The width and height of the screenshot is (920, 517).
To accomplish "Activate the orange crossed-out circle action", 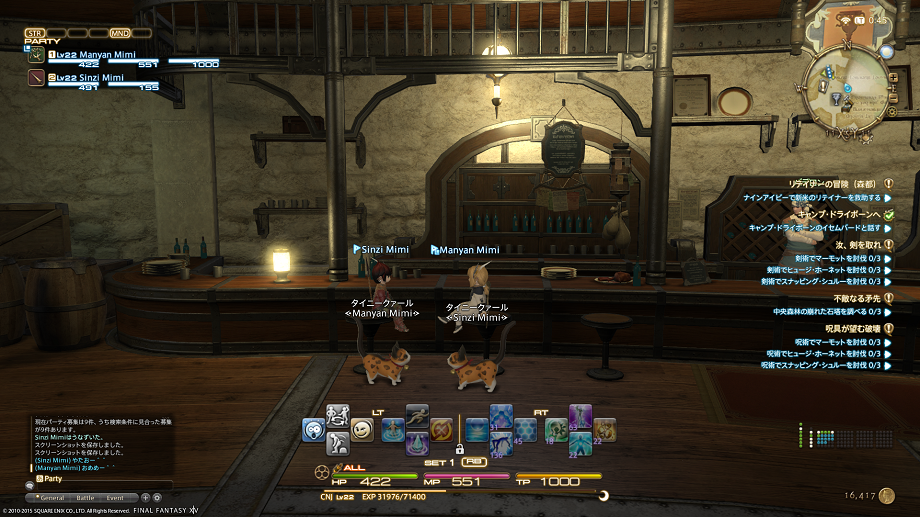I will point(441,430).
